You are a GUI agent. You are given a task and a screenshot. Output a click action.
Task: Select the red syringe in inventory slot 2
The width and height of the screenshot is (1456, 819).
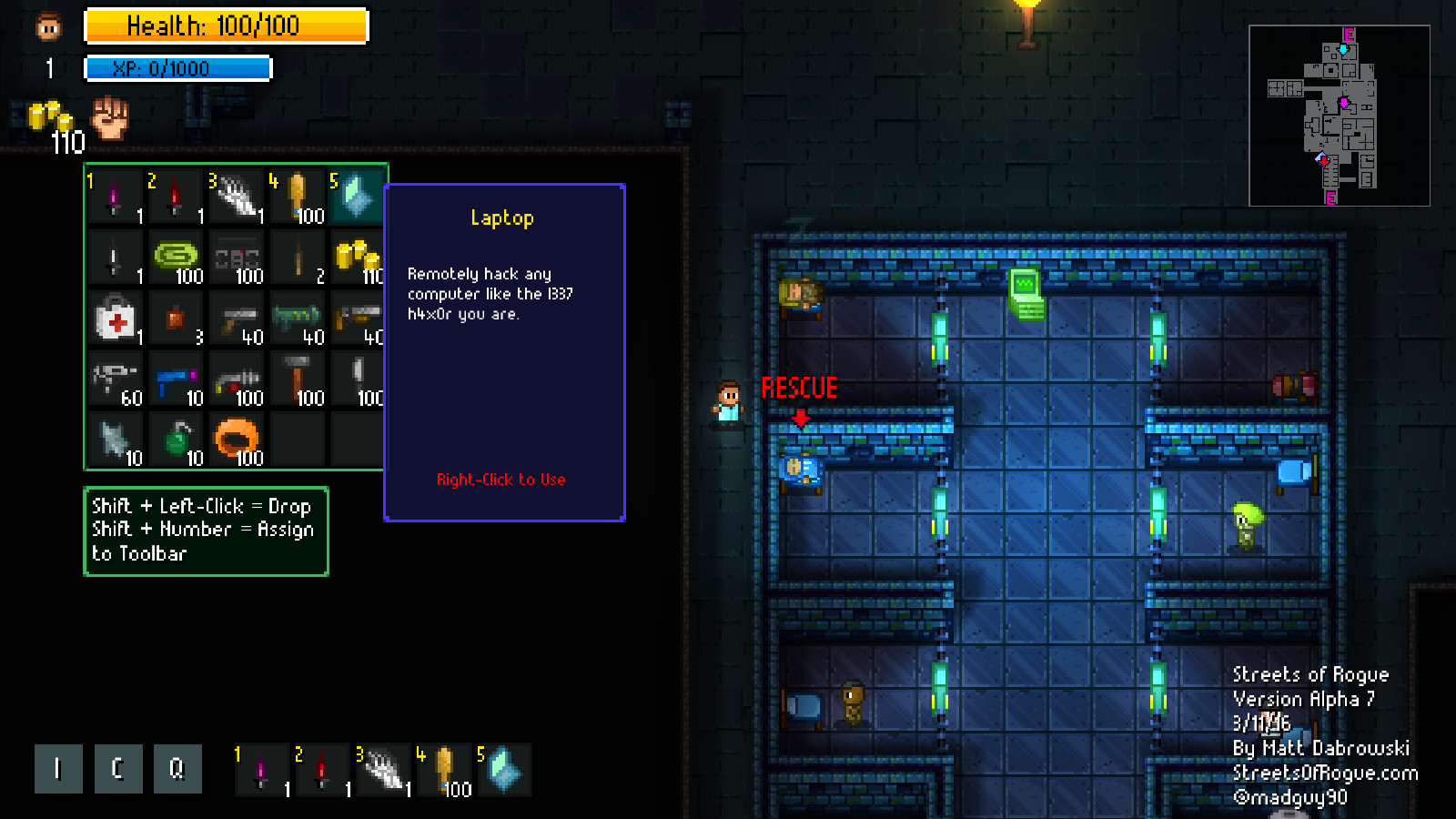point(177,196)
